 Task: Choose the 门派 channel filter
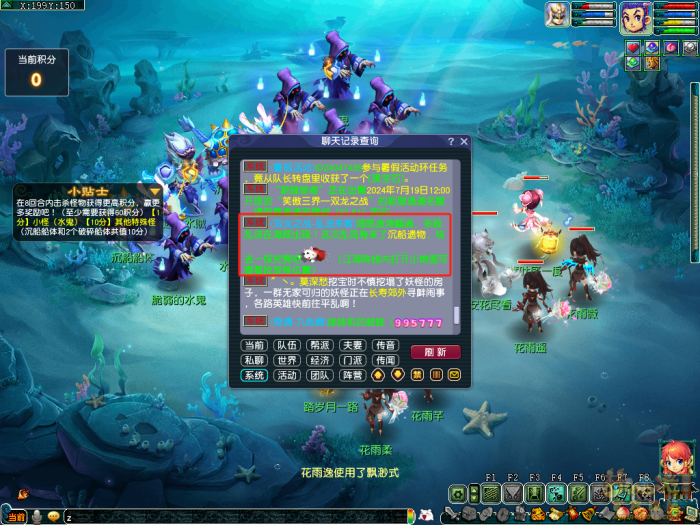click(352, 360)
